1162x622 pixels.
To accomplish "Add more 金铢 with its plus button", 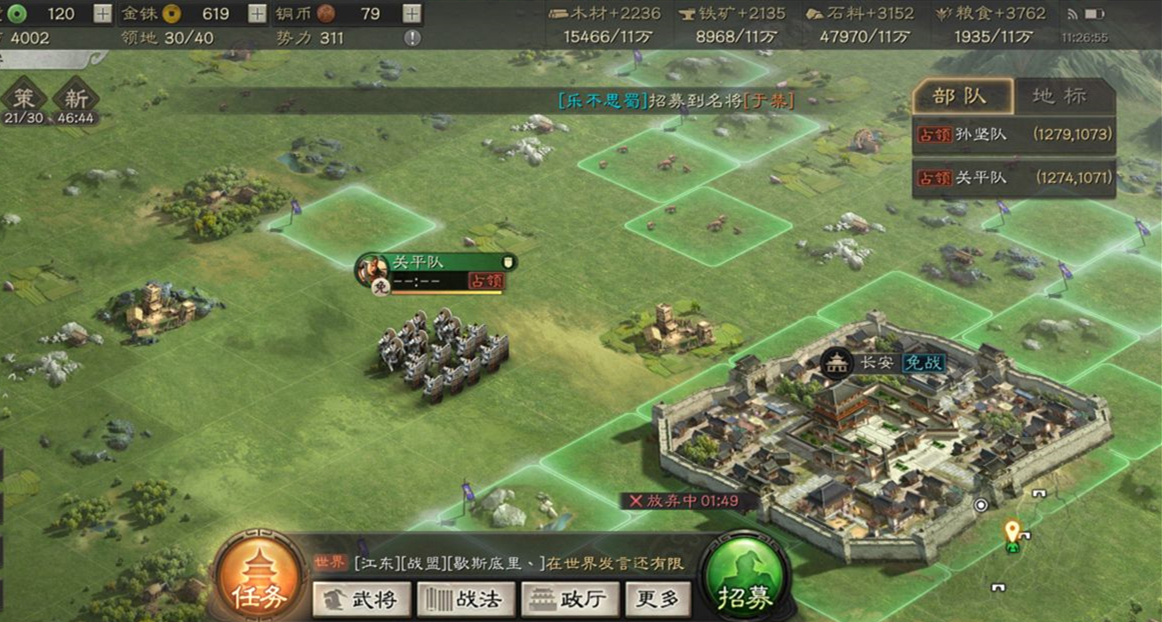I will (x=257, y=14).
